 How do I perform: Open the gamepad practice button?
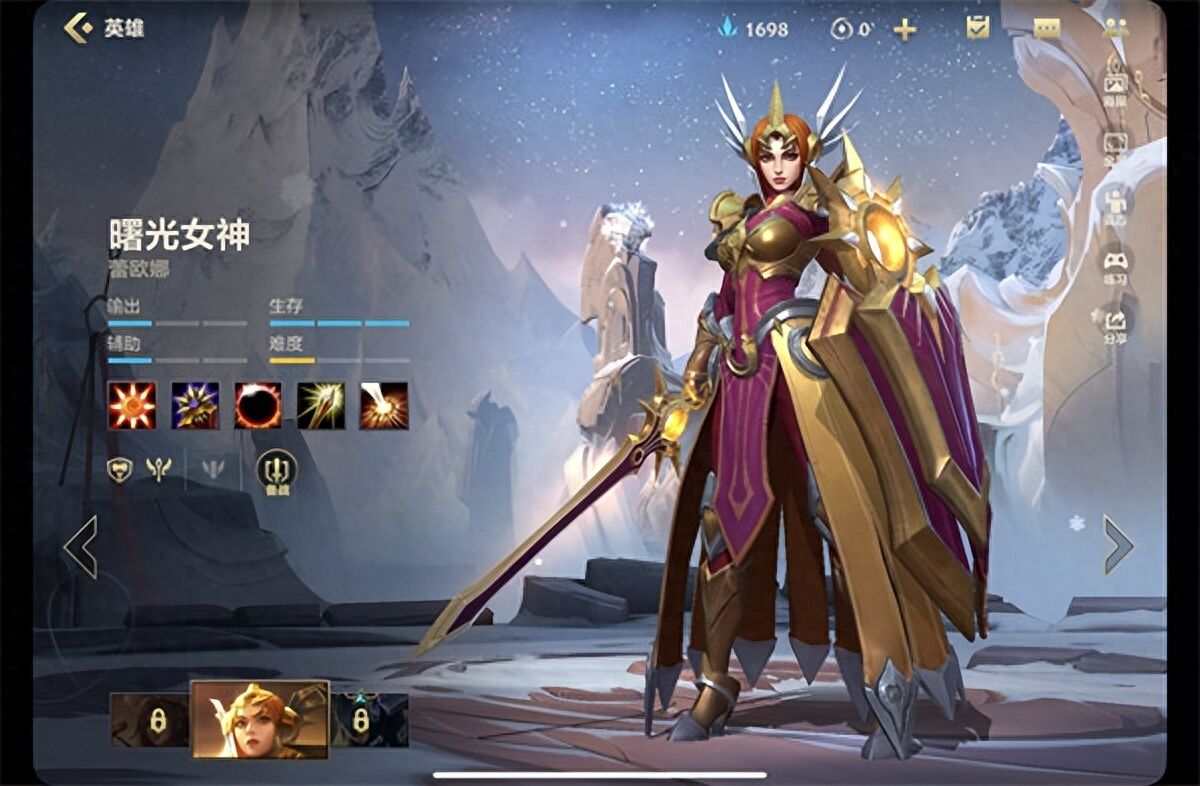pyautogui.click(x=1115, y=265)
